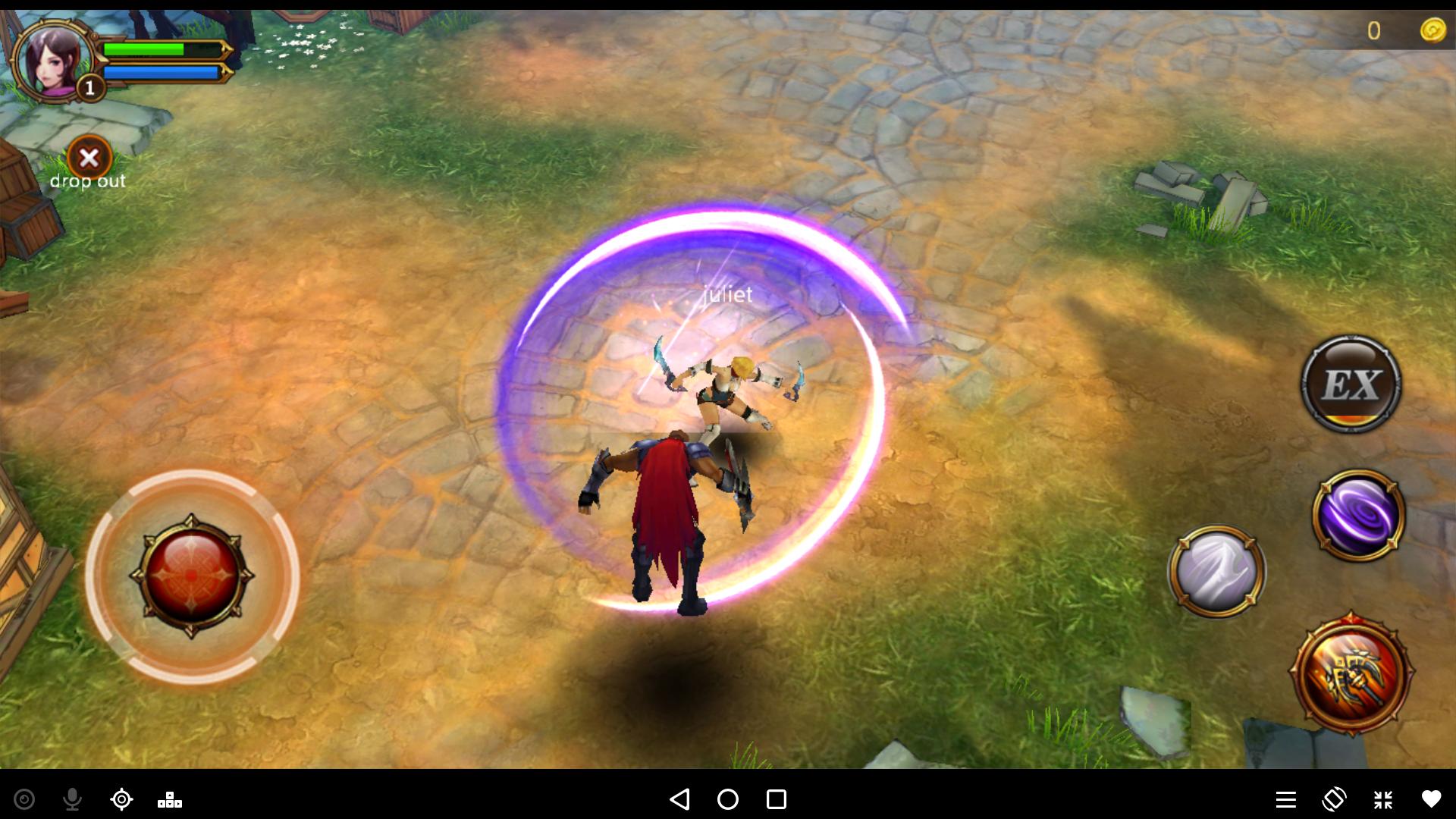Use the white slash skill

tap(1216, 570)
